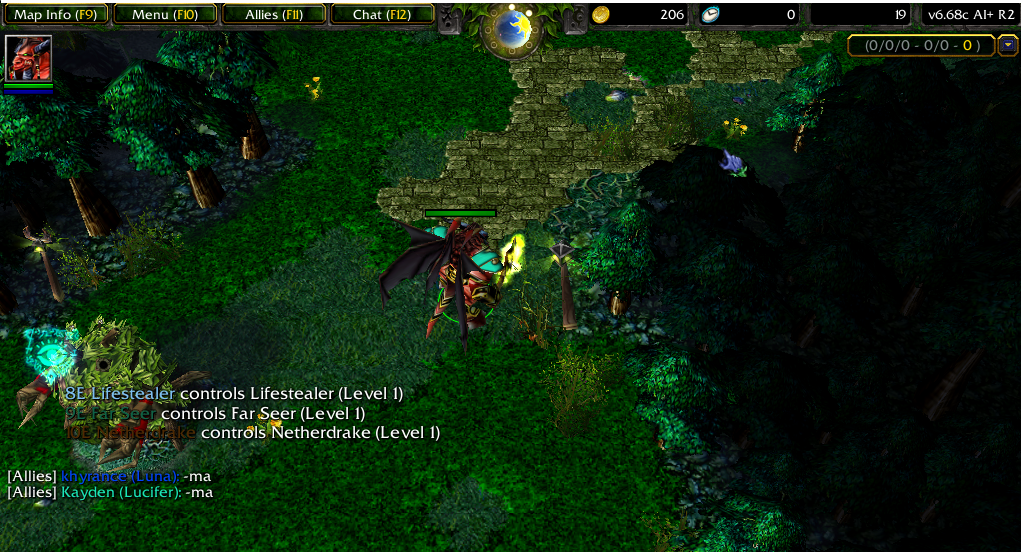Expand the scoreboard with the arrow button
The height and width of the screenshot is (552, 1021).
click(x=1007, y=45)
